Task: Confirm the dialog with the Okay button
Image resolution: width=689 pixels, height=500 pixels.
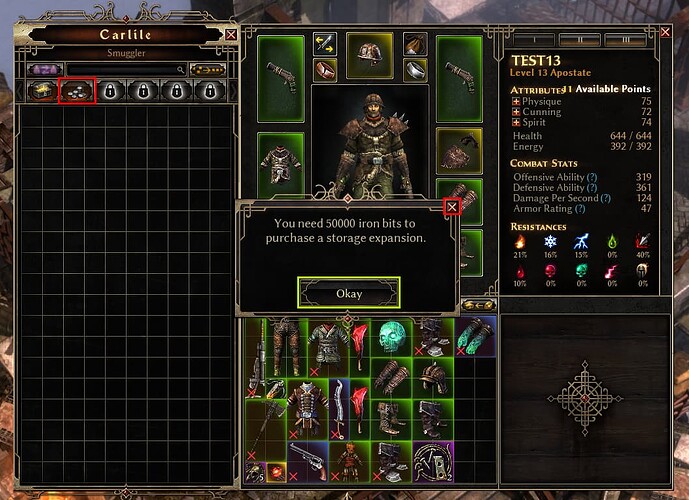Action: [348, 293]
